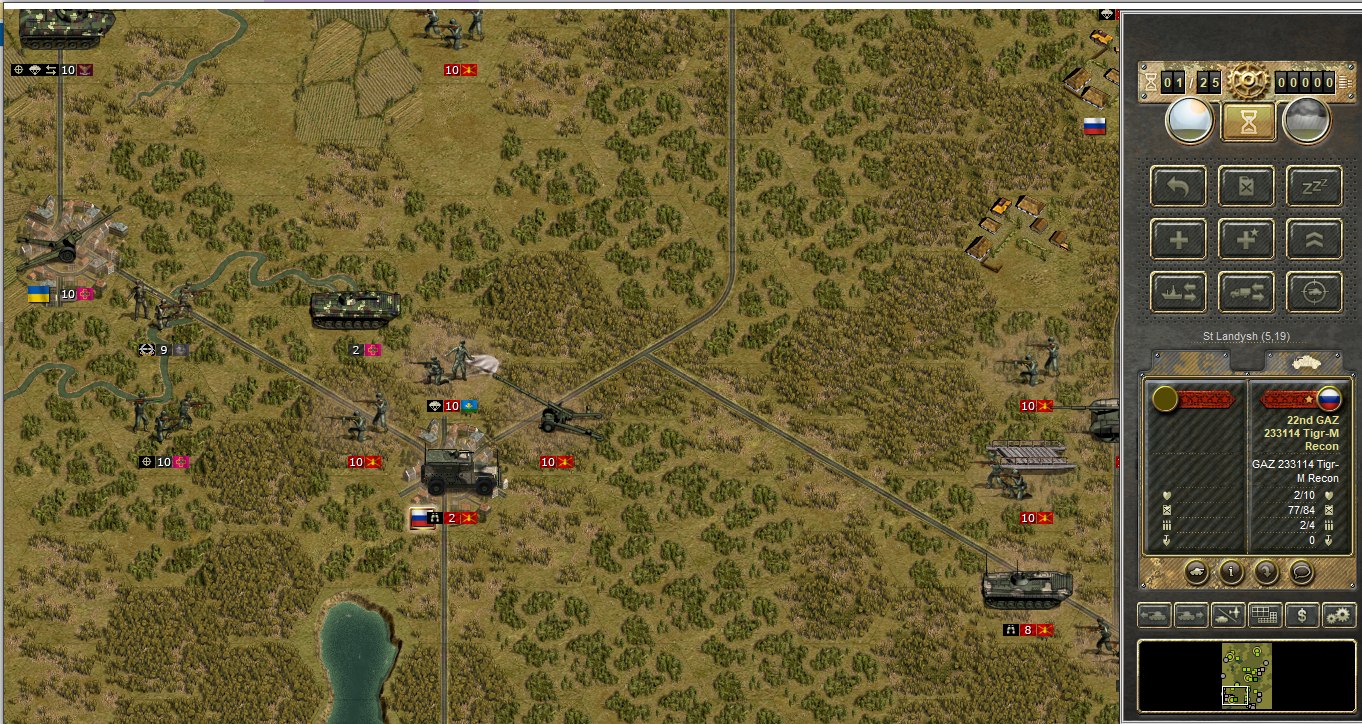Screen dimensions: 1362x724
Task: Select the previous unit (left tank arrow)
Action: pos(1154,615)
